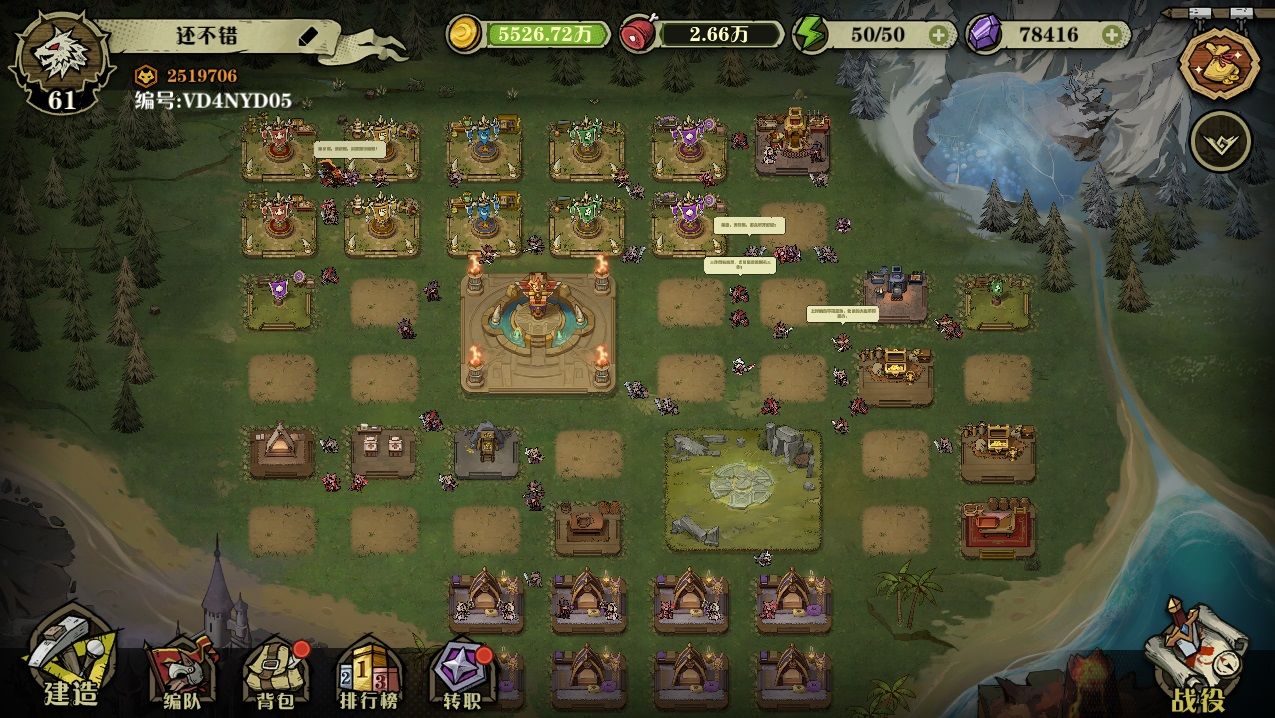The image size is (1275, 718).
Task: Click the meat resource icon
Action: [x=638, y=35]
